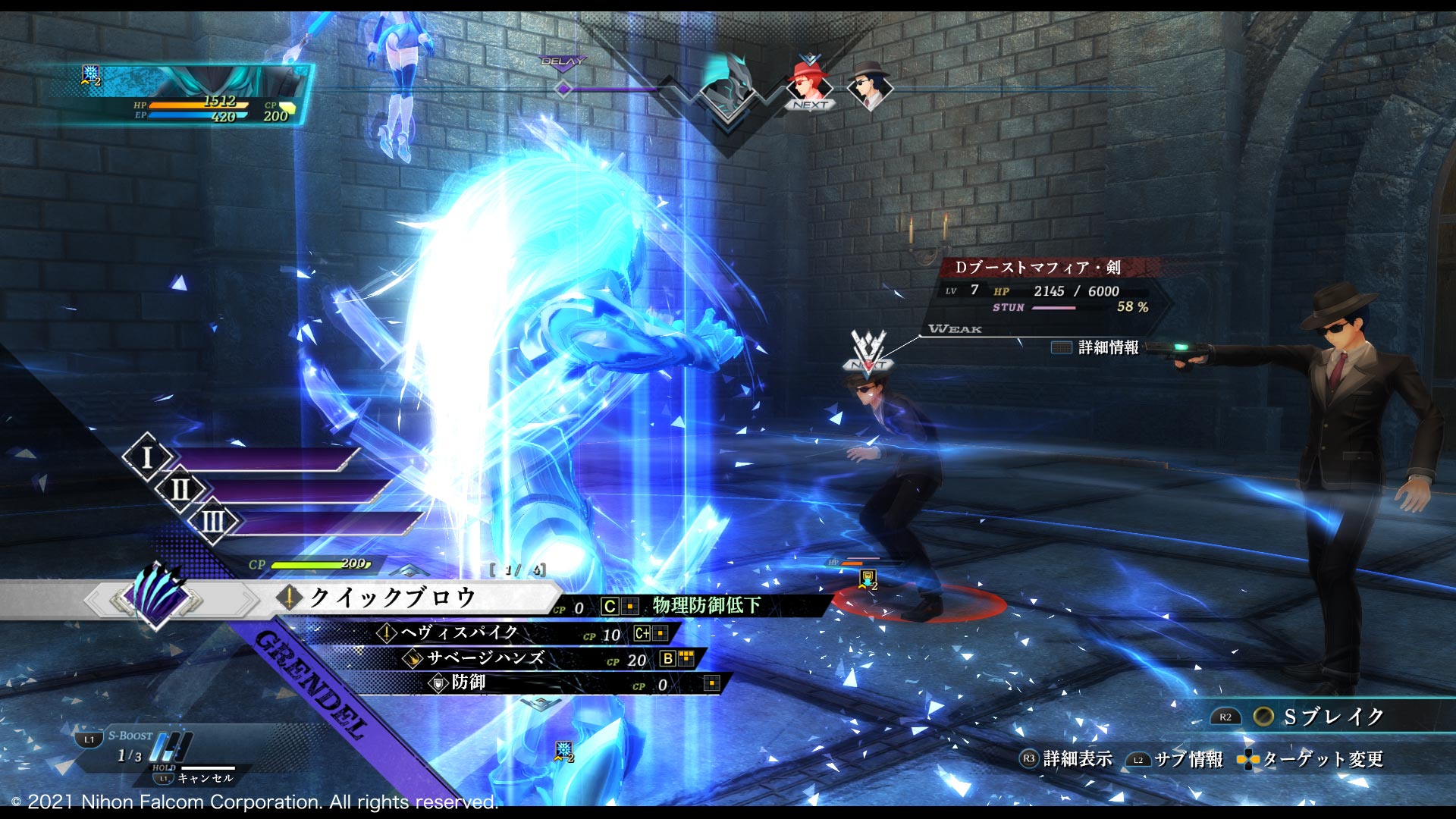The image size is (1456, 819).
Task: Click the Grendel party status panel
Action: point(182,95)
